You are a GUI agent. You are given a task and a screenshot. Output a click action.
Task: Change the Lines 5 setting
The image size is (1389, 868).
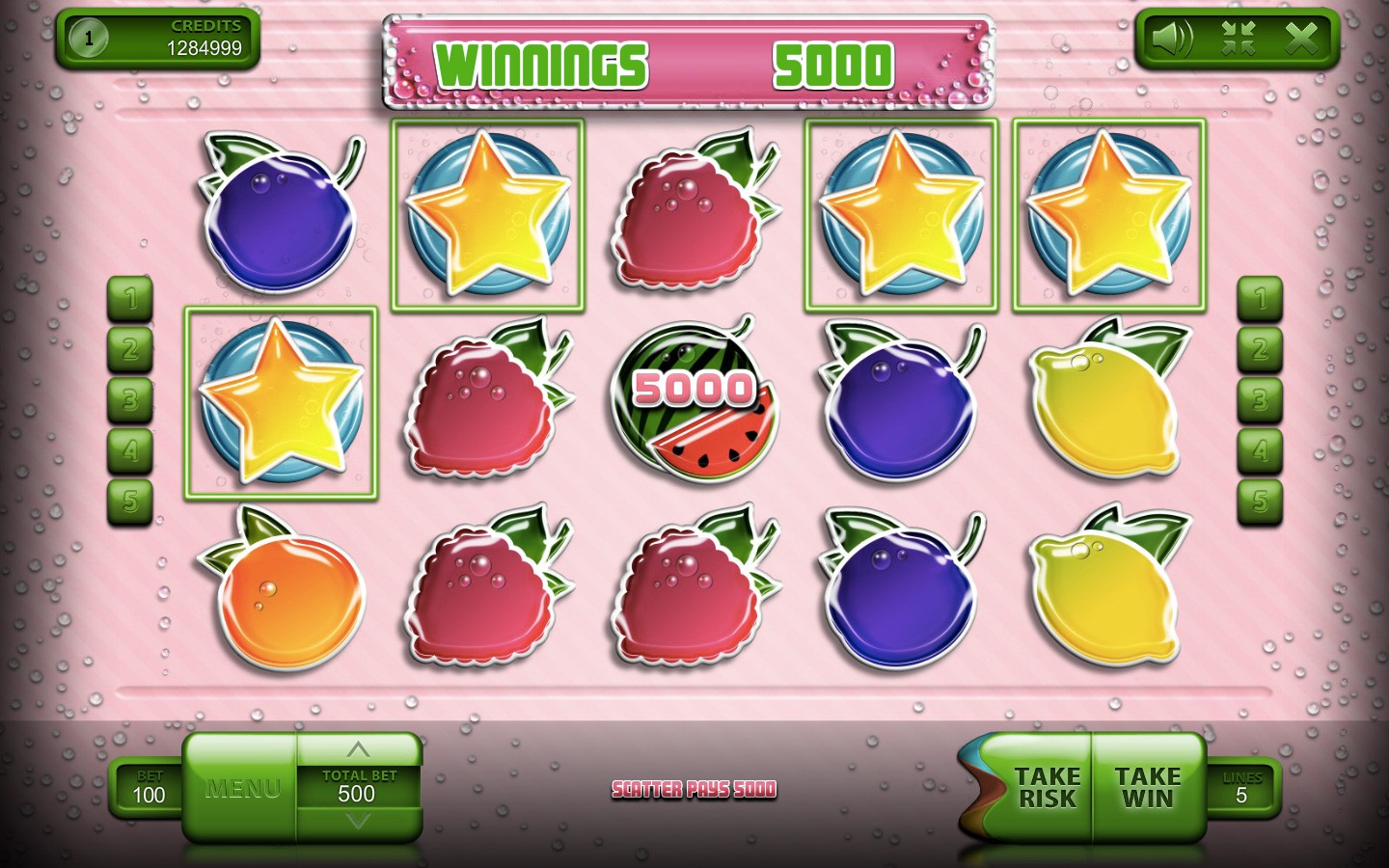coord(1242,788)
